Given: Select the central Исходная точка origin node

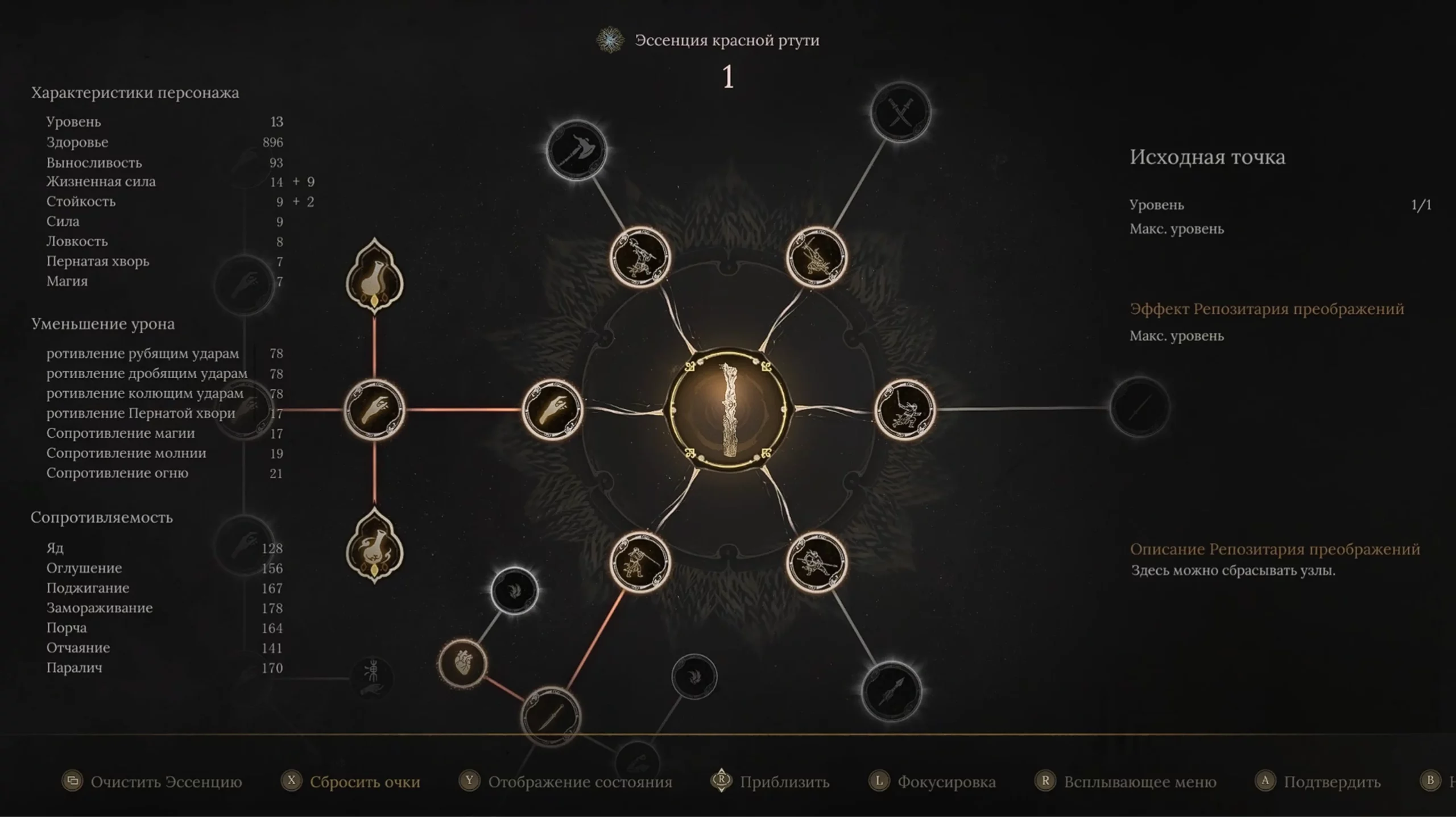Looking at the screenshot, I should coord(729,409).
